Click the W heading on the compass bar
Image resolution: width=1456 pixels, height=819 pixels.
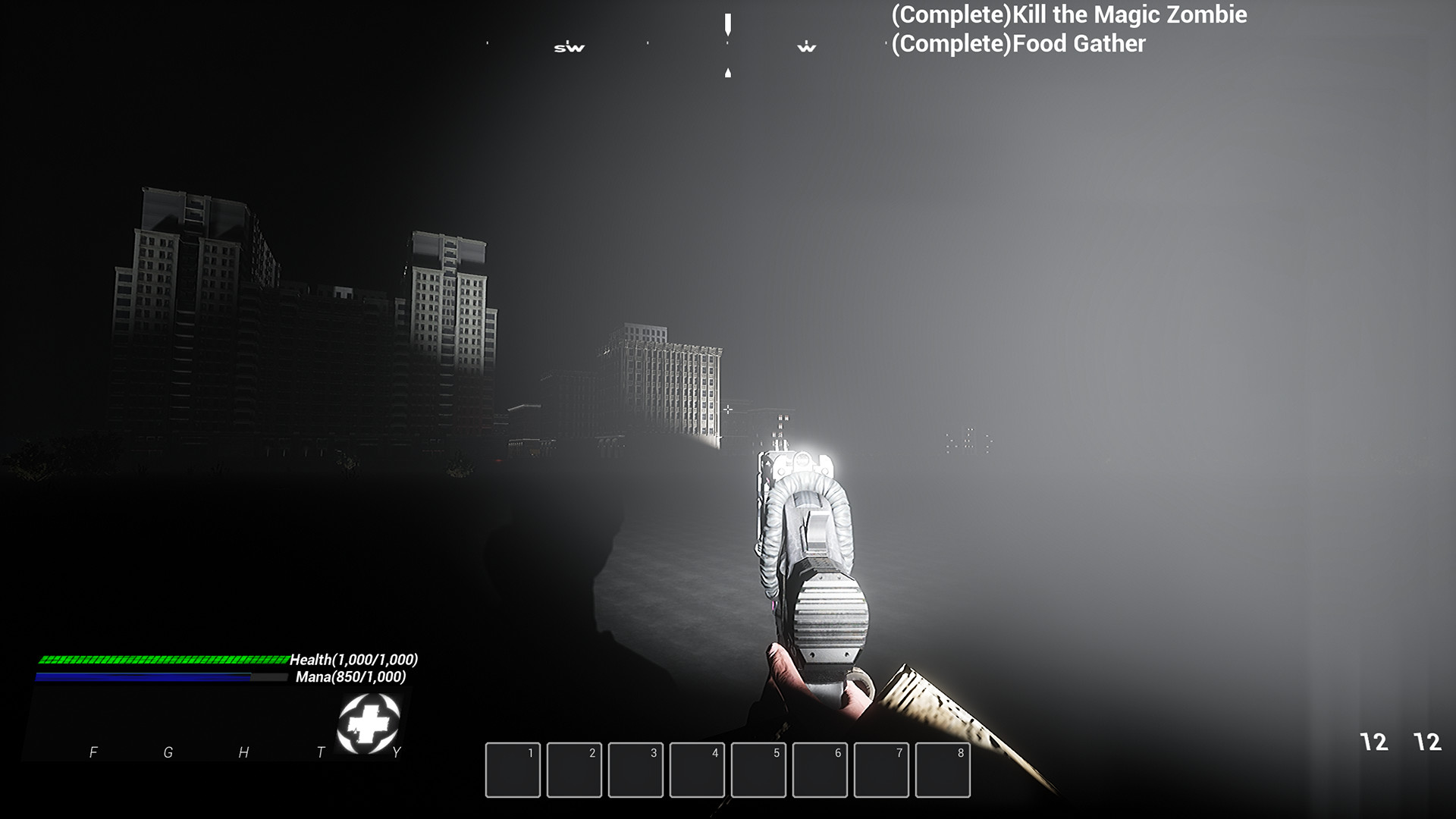(806, 48)
